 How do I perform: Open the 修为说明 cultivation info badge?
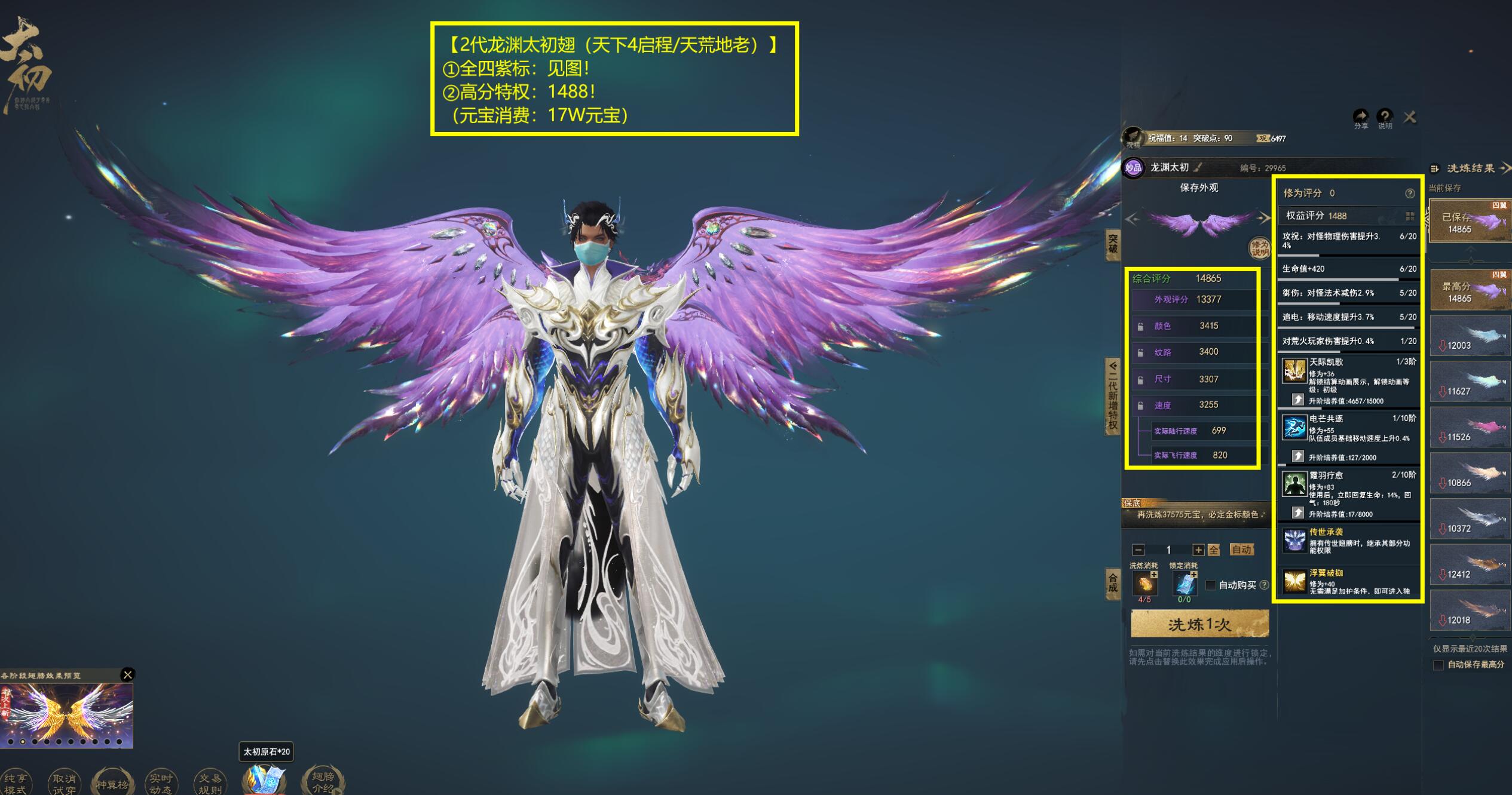click(1260, 248)
